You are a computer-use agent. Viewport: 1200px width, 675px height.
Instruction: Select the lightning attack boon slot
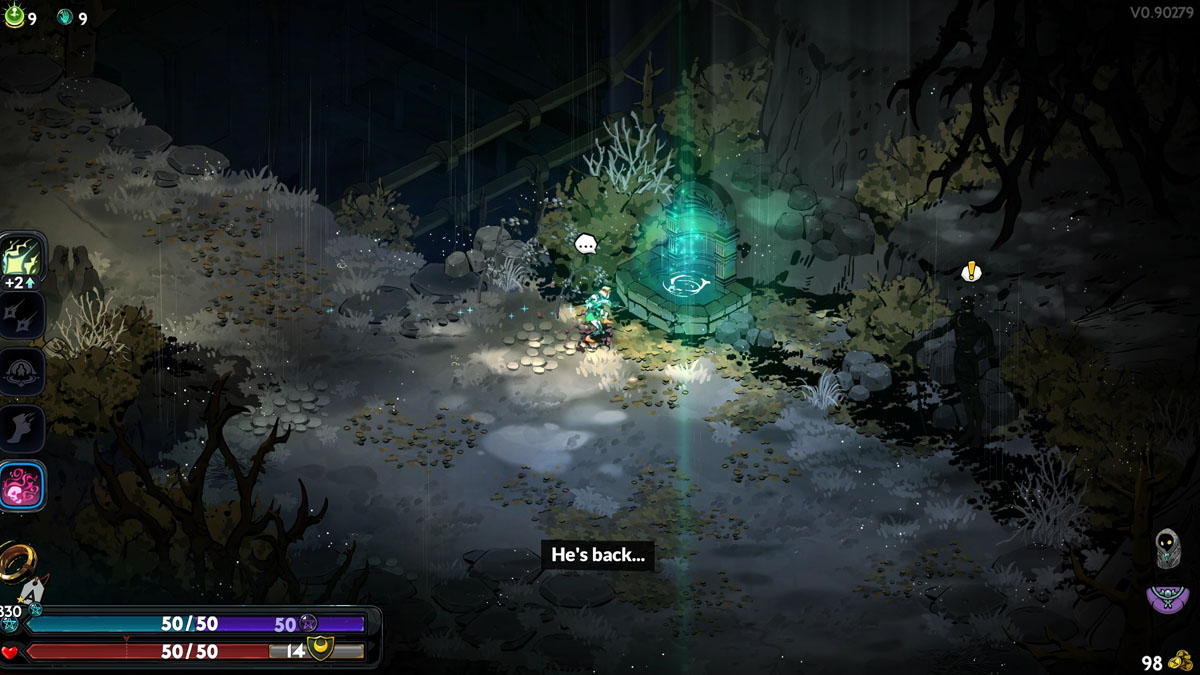[x=22, y=258]
